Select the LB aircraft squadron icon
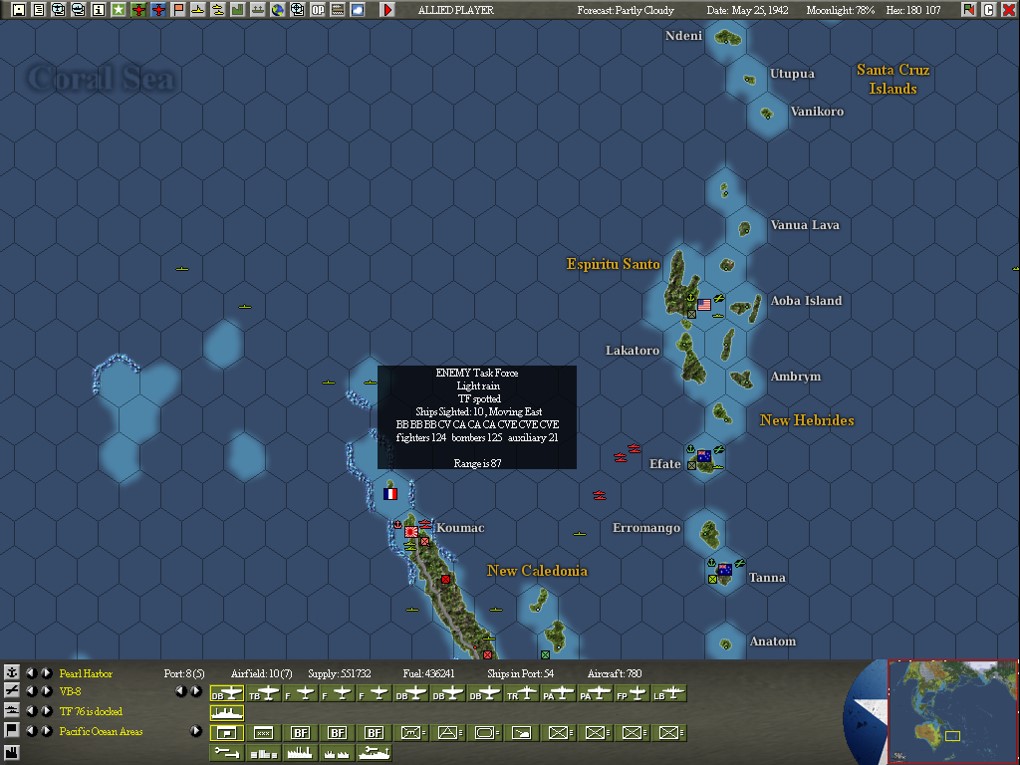Screen dimensions: 1020x765 tap(668, 693)
